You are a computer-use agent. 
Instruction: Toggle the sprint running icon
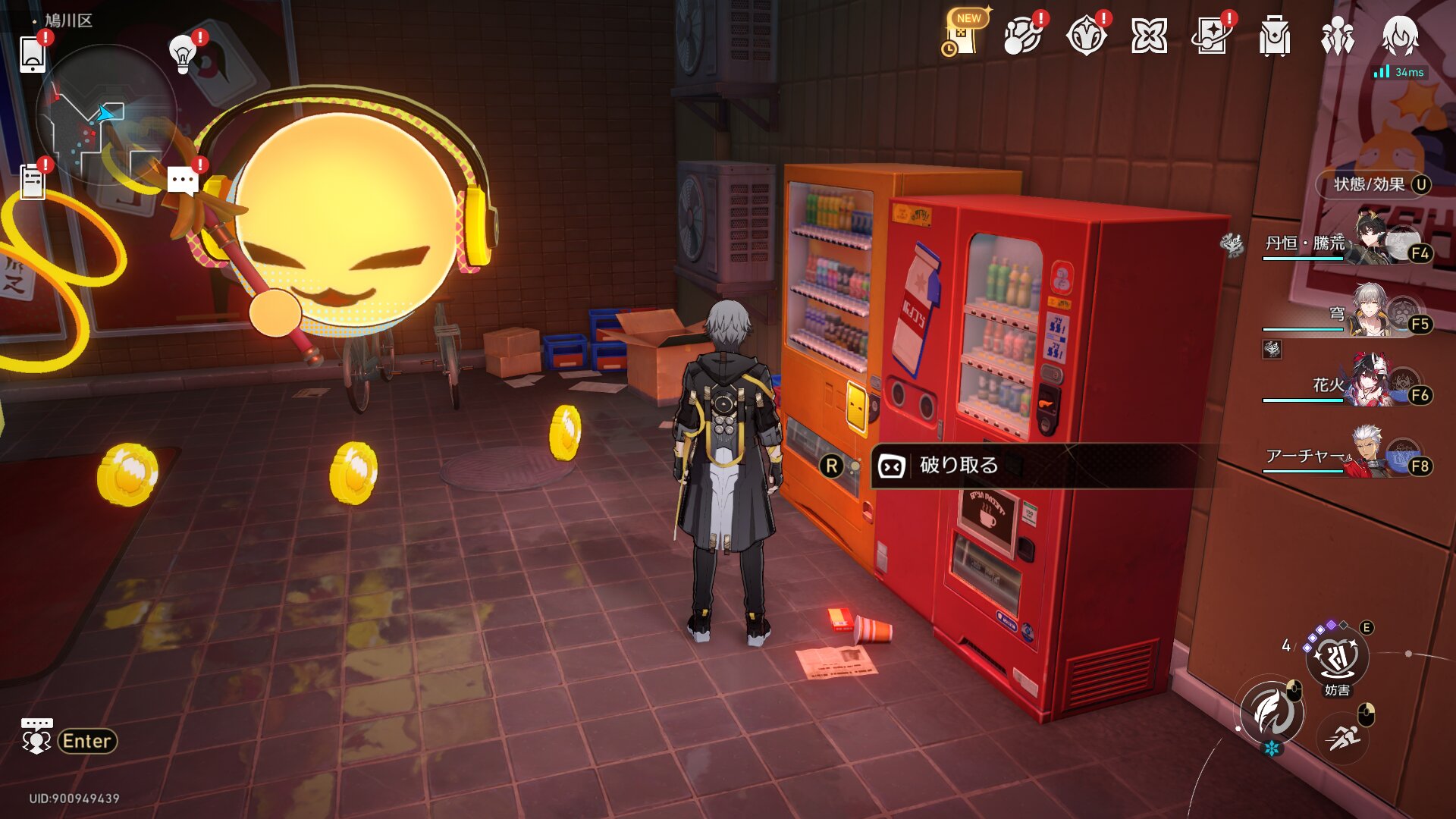[x=1343, y=736]
